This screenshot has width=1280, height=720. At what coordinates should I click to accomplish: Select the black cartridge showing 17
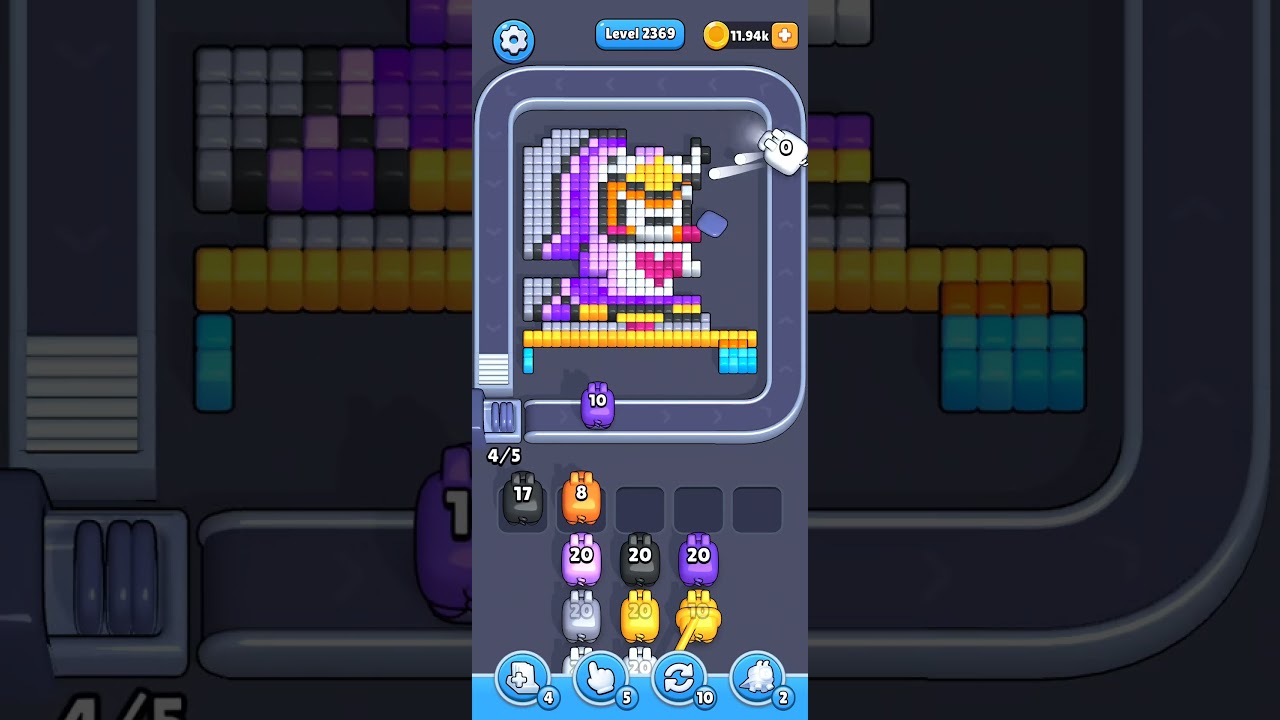(x=521, y=500)
